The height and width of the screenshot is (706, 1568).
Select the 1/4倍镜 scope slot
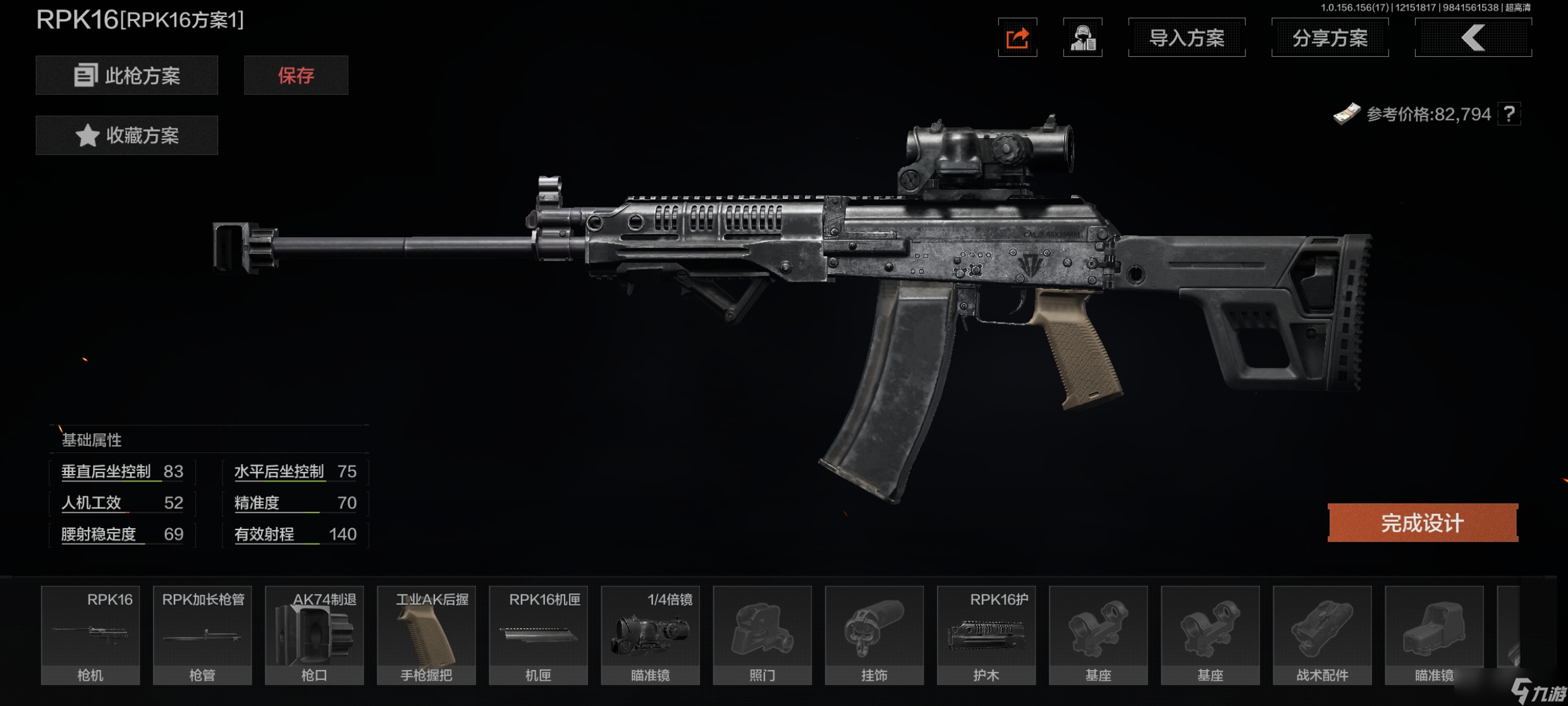(x=650, y=635)
